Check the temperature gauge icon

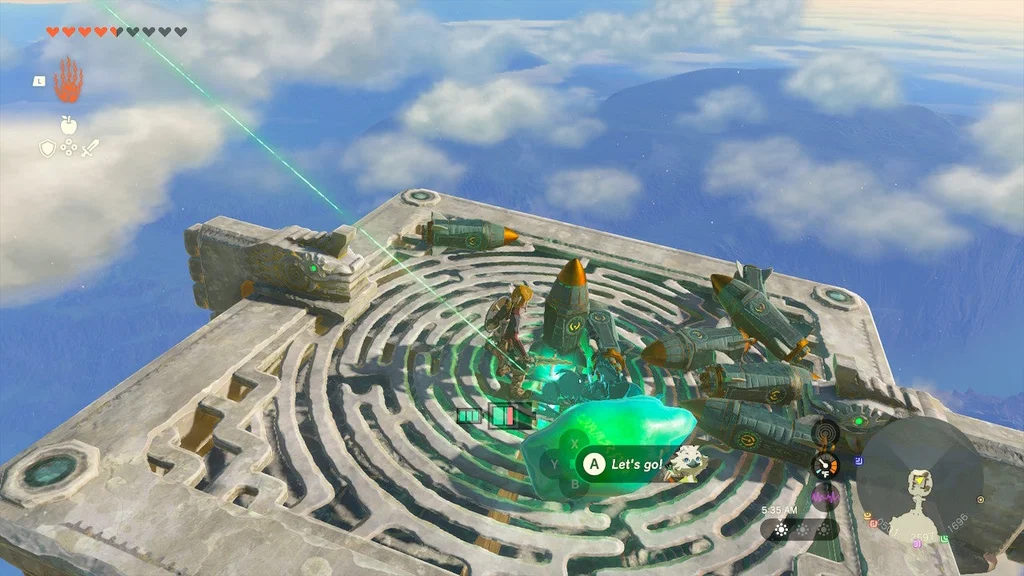[826, 465]
